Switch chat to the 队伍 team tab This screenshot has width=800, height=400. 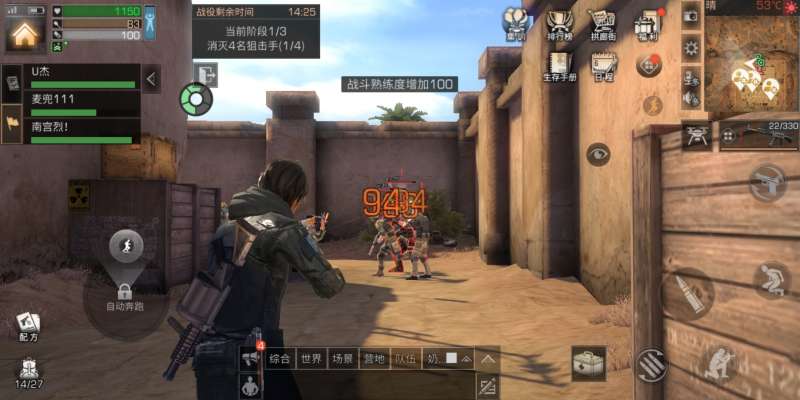[405, 358]
